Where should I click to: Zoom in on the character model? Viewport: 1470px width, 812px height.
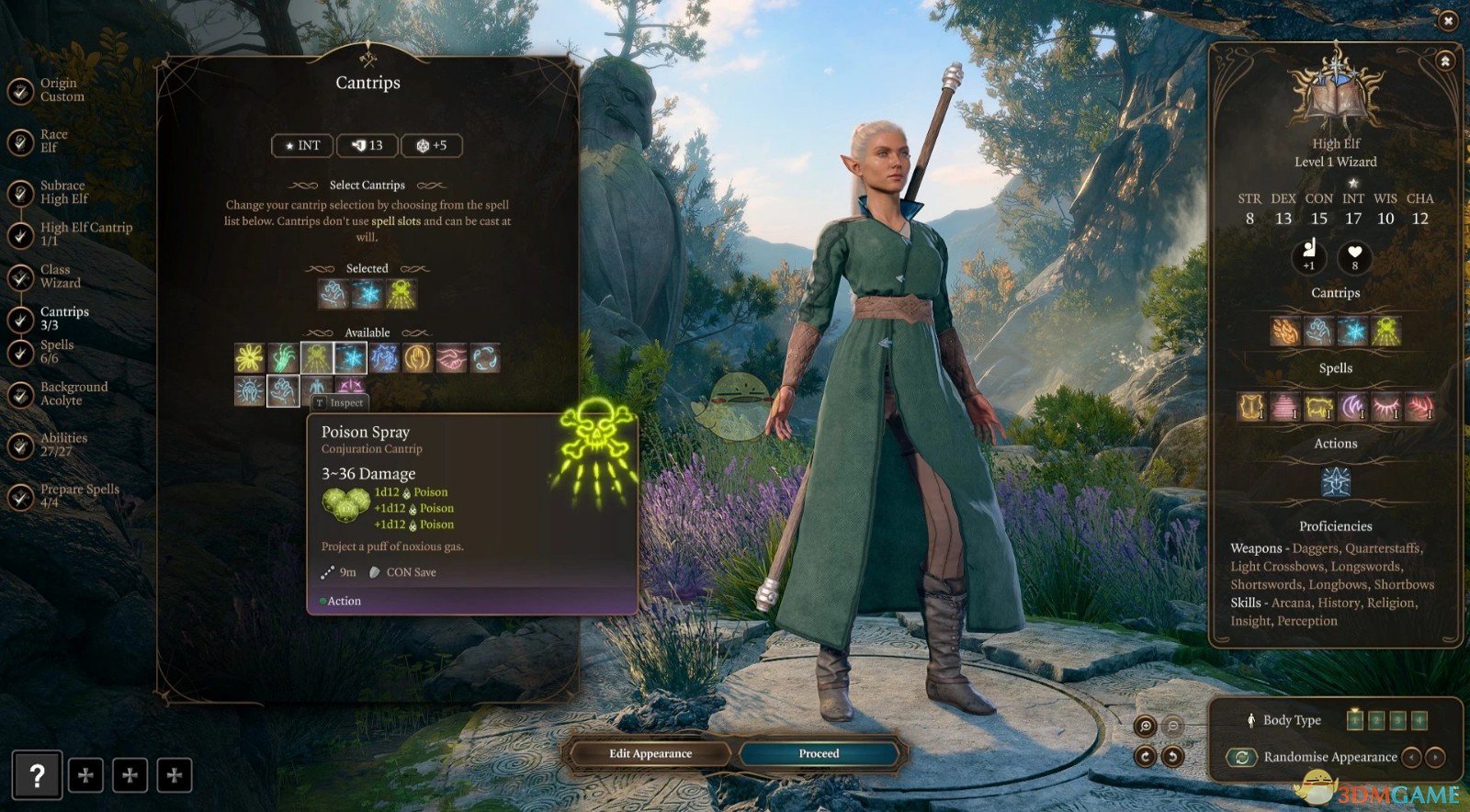point(1146,727)
